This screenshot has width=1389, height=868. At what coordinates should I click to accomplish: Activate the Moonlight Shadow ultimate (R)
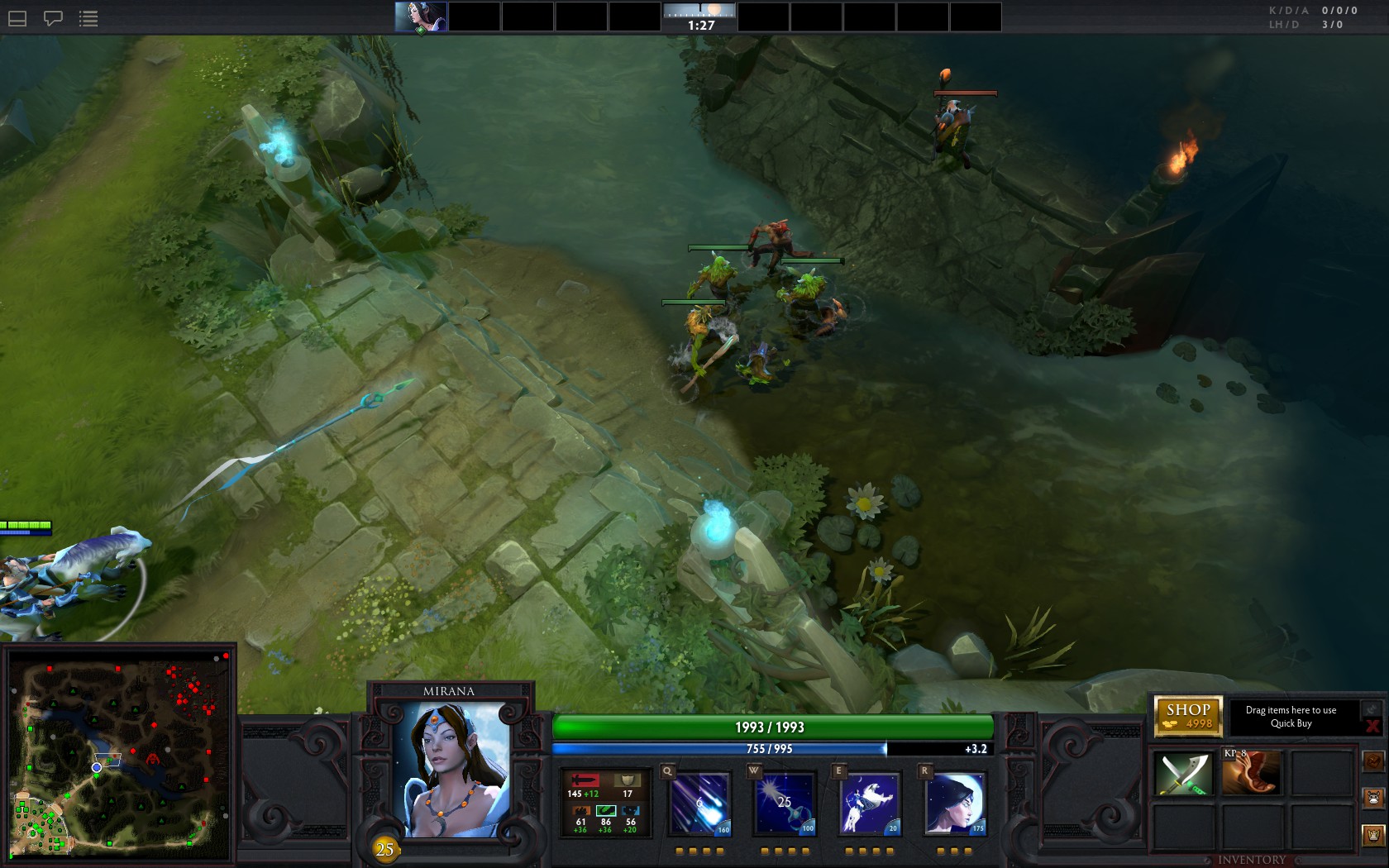click(955, 803)
